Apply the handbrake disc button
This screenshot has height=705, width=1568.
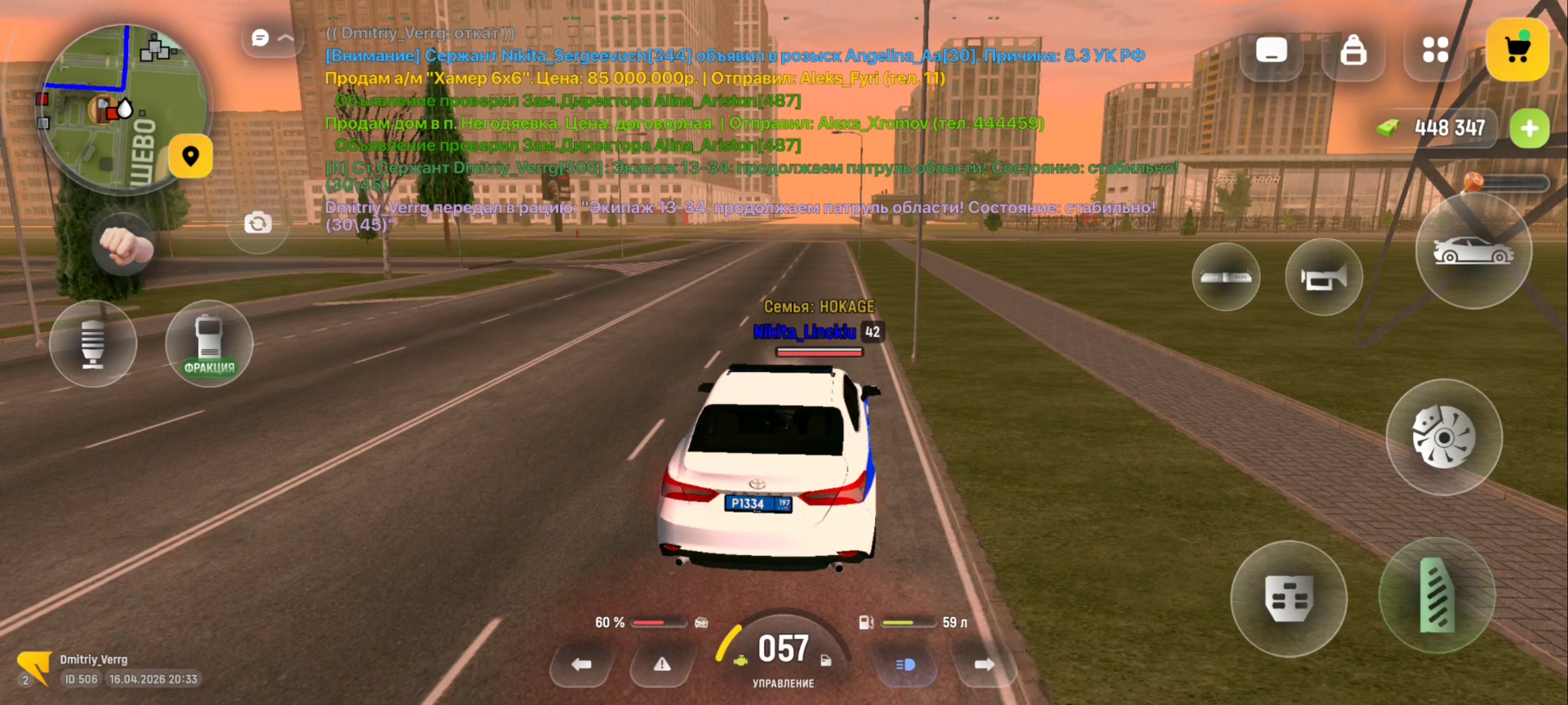pyautogui.click(x=1443, y=437)
